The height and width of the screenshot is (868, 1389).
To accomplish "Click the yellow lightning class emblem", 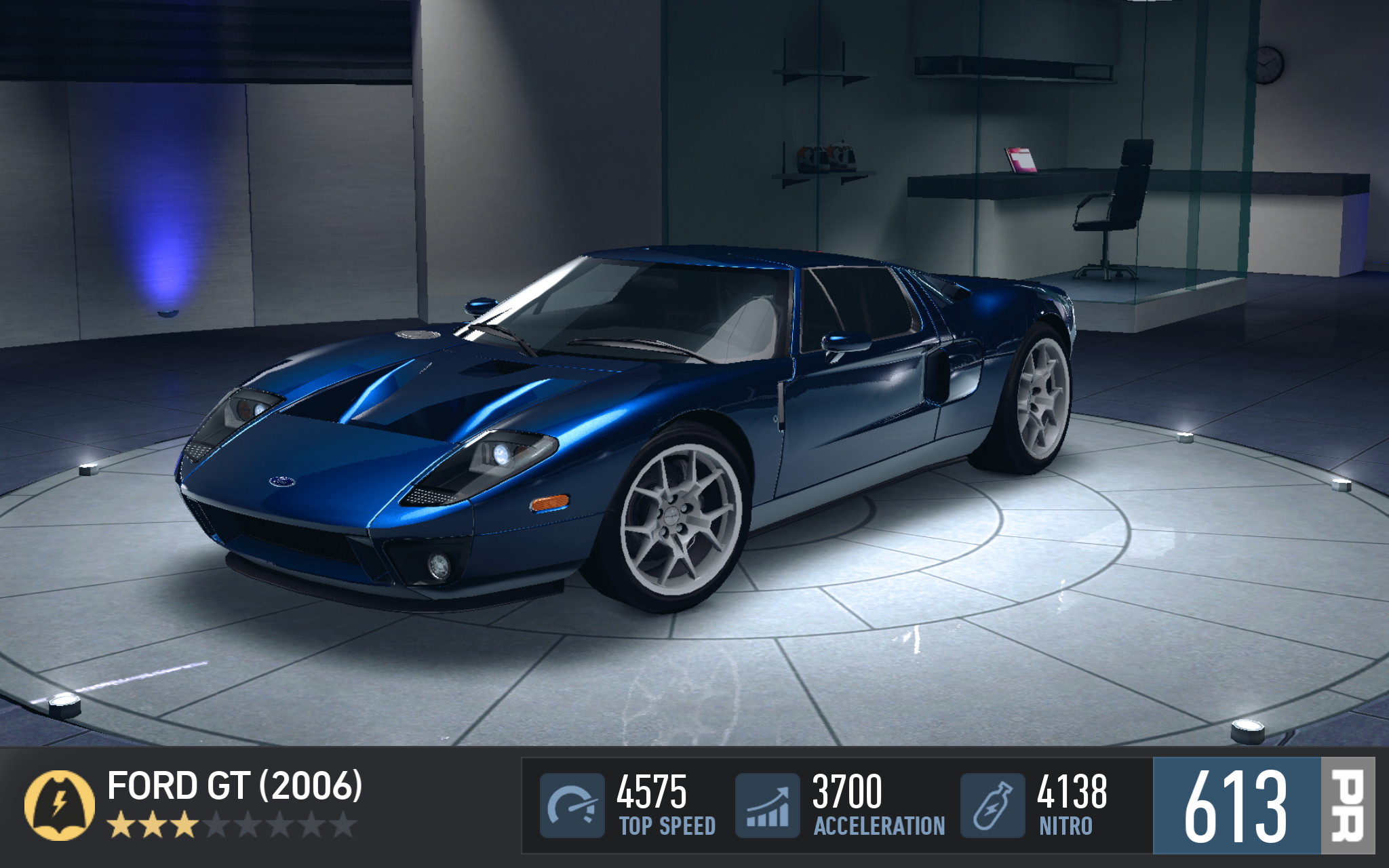I will [x=60, y=805].
